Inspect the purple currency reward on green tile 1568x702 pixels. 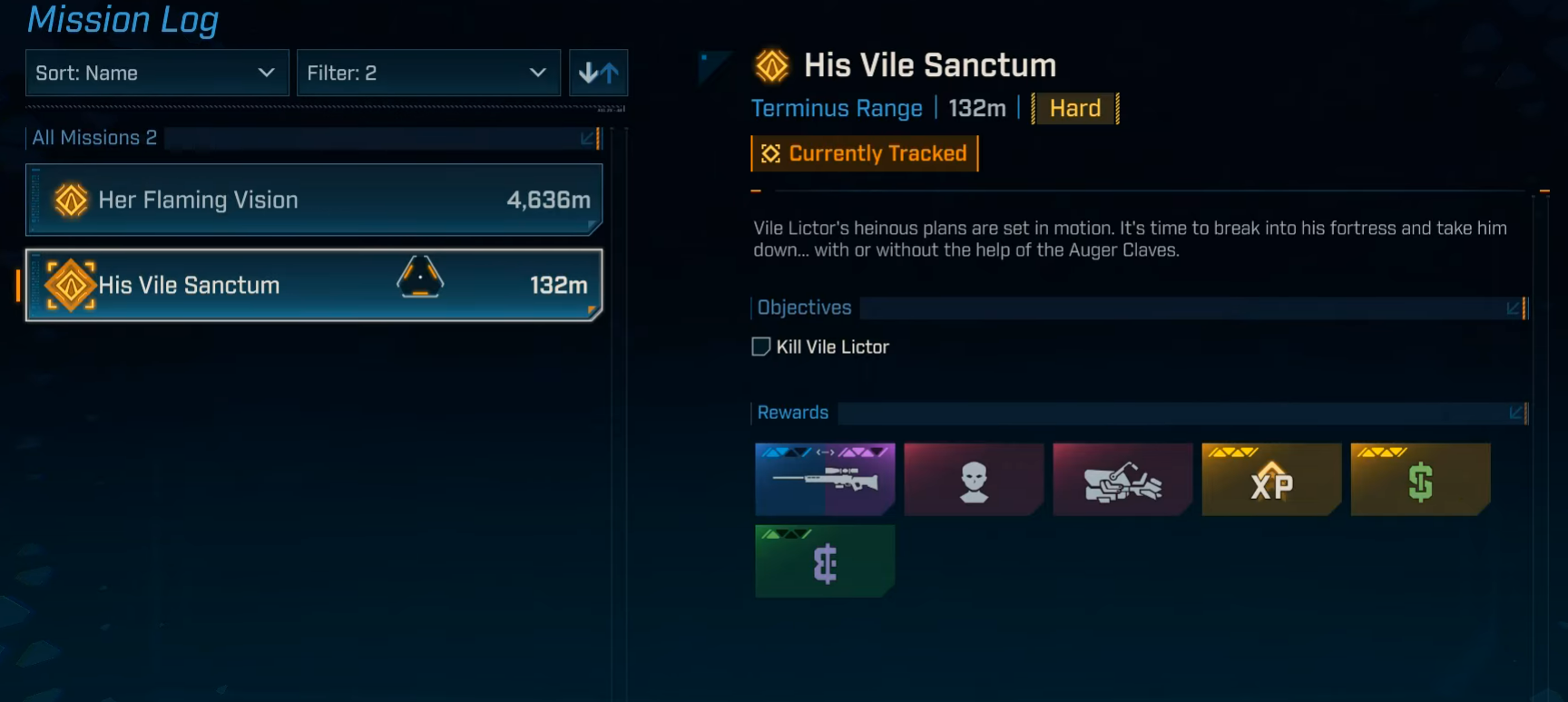click(x=825, y=561)
